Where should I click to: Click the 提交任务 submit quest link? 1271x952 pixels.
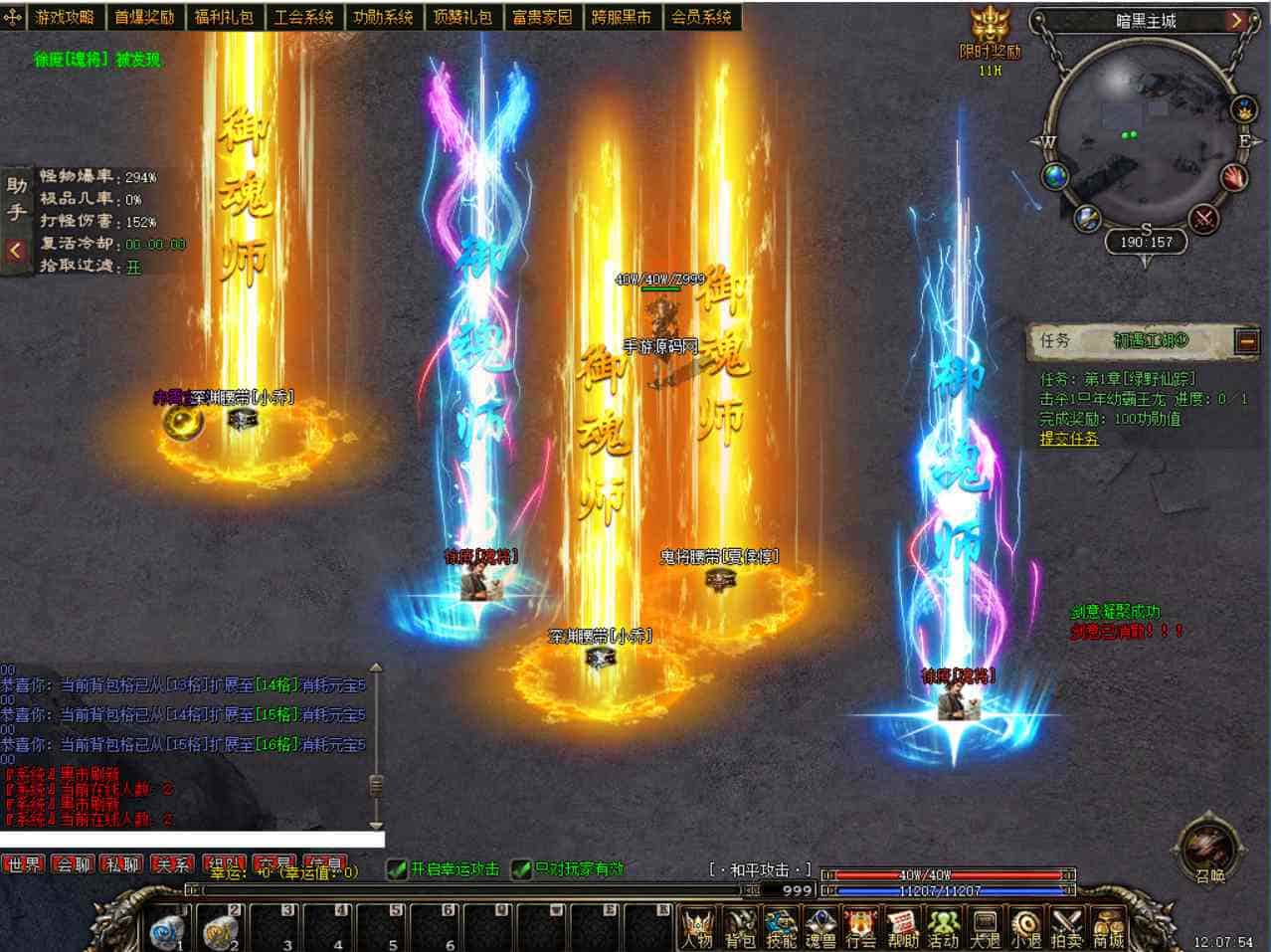[1069, 439]
